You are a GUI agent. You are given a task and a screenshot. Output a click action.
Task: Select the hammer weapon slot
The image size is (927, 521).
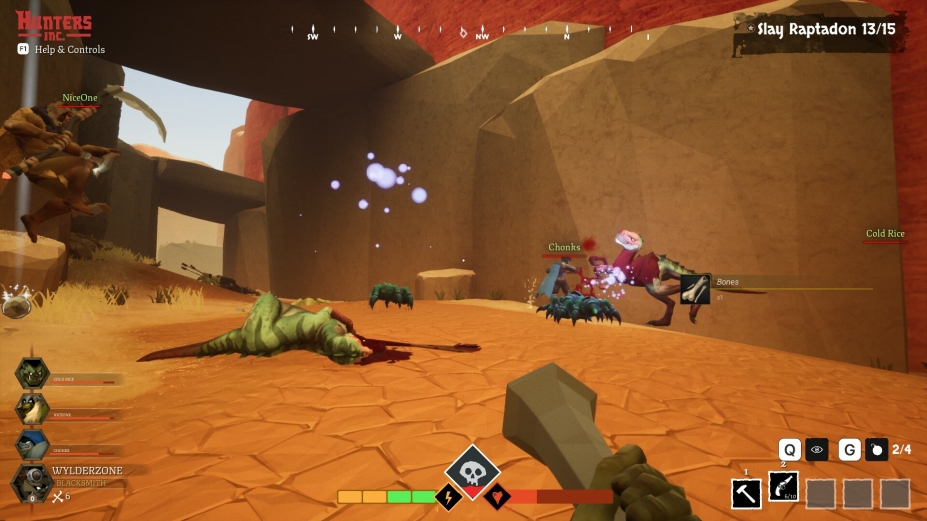pos(746,493)
